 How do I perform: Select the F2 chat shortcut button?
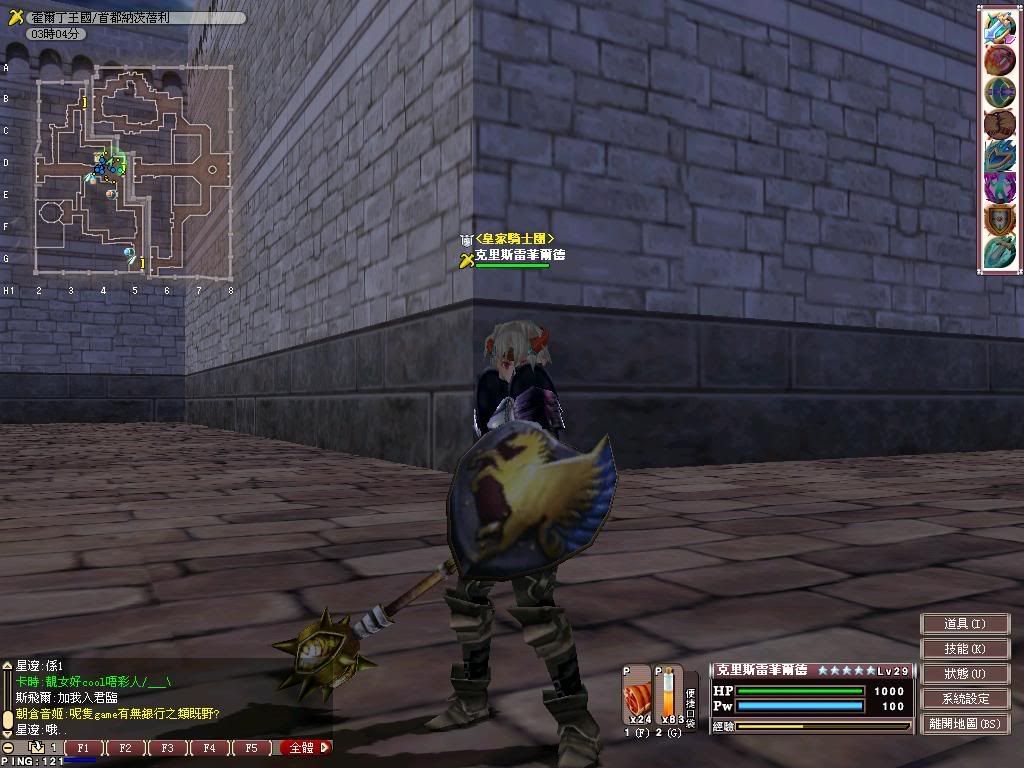coord(126,747)
